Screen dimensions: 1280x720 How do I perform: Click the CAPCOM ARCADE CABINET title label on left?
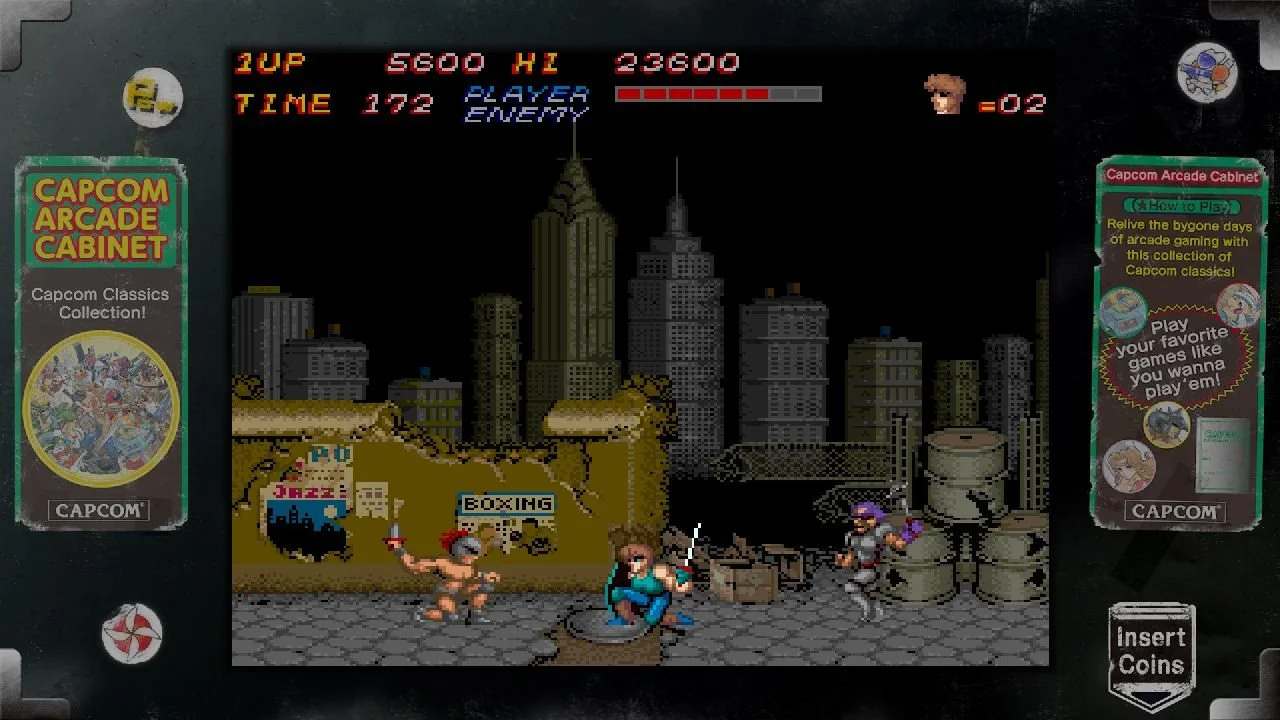tap(100, 220)
